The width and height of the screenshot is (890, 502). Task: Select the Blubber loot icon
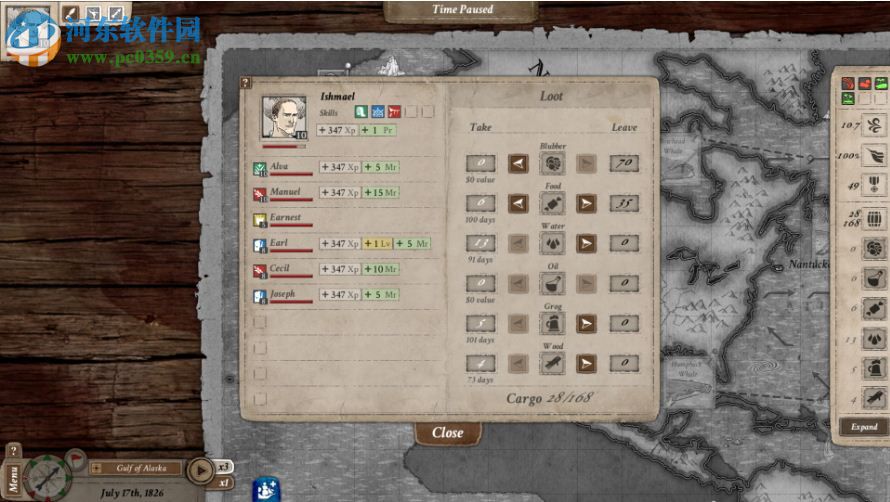552,163
